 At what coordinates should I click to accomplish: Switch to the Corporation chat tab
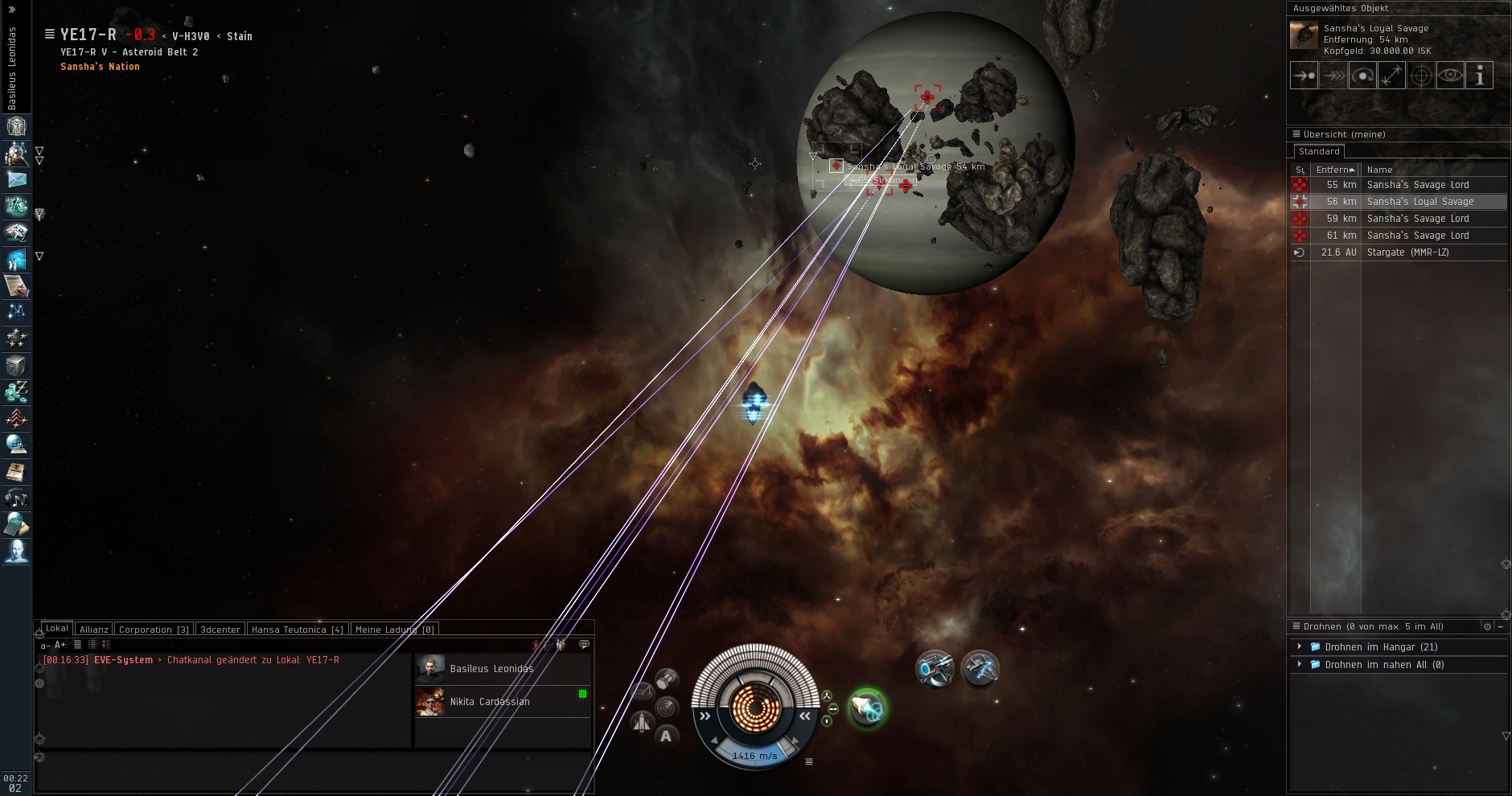pos(153,630)
